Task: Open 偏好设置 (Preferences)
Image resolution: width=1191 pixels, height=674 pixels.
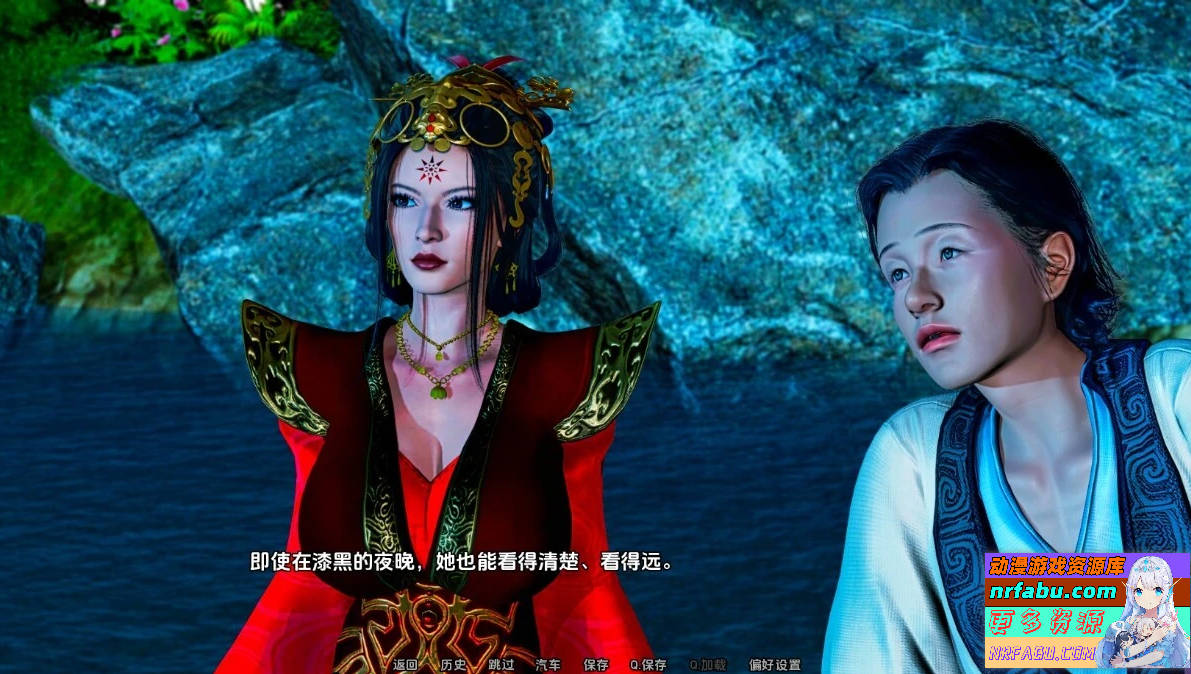Action: (x=774, y=665)
